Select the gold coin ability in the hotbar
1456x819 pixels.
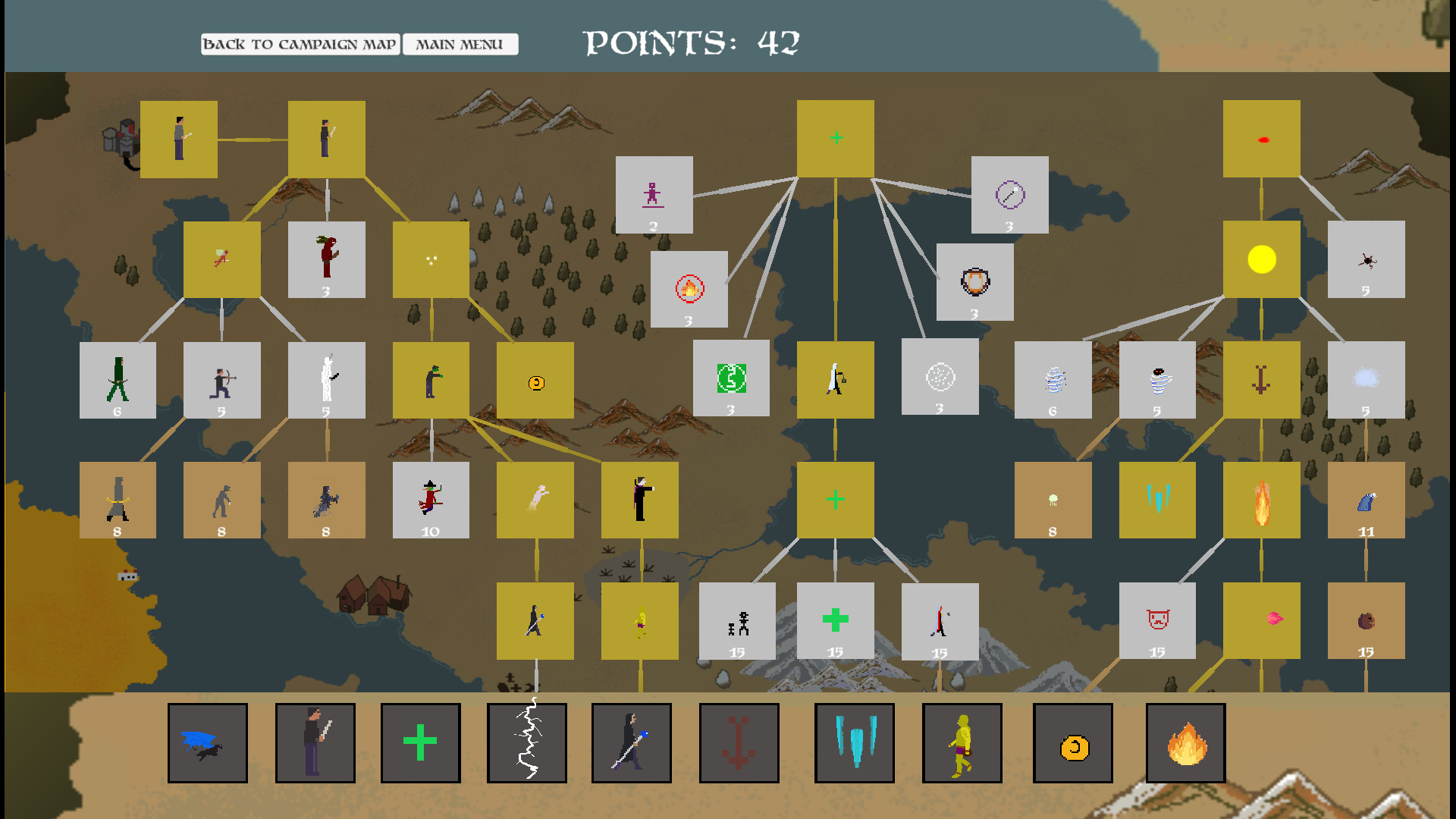(1075, 743)
